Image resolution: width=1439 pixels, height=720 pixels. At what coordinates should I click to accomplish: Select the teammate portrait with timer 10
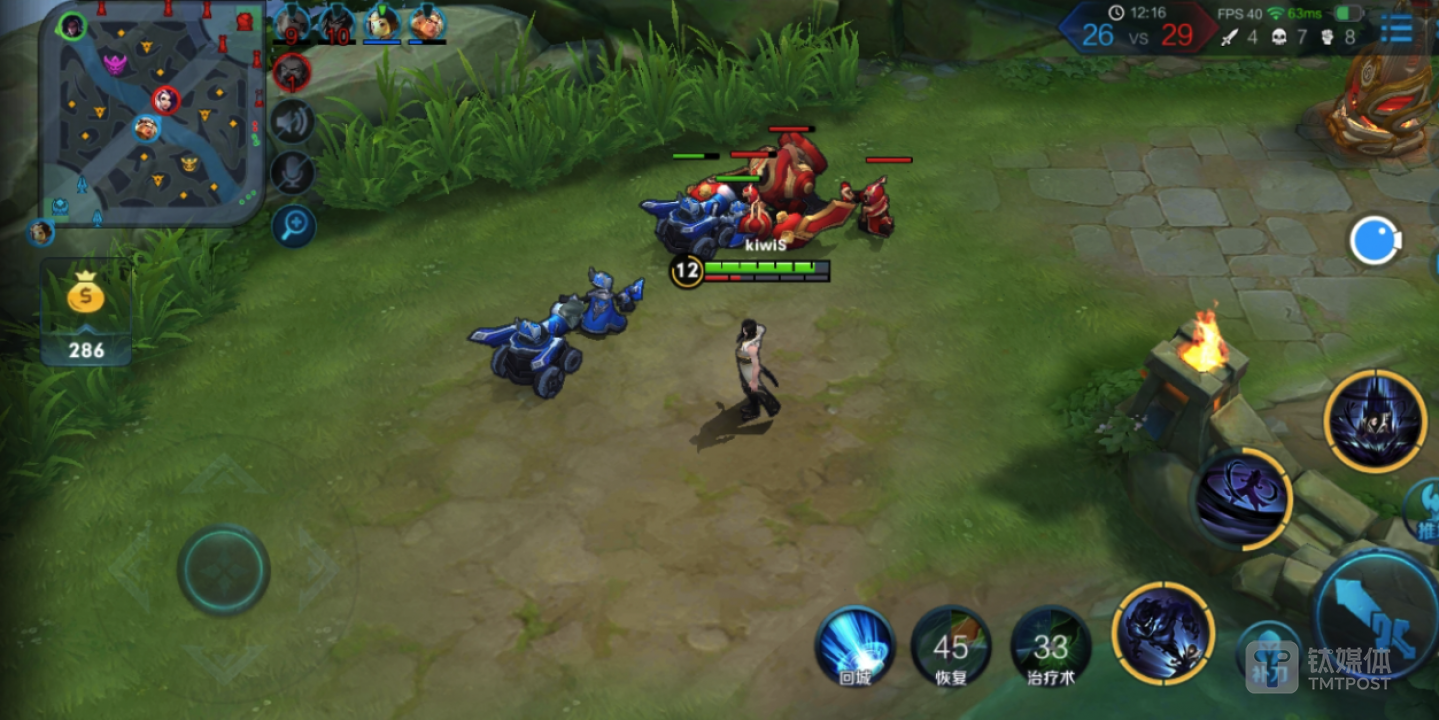pyautogui.click(x=337, y=23)
